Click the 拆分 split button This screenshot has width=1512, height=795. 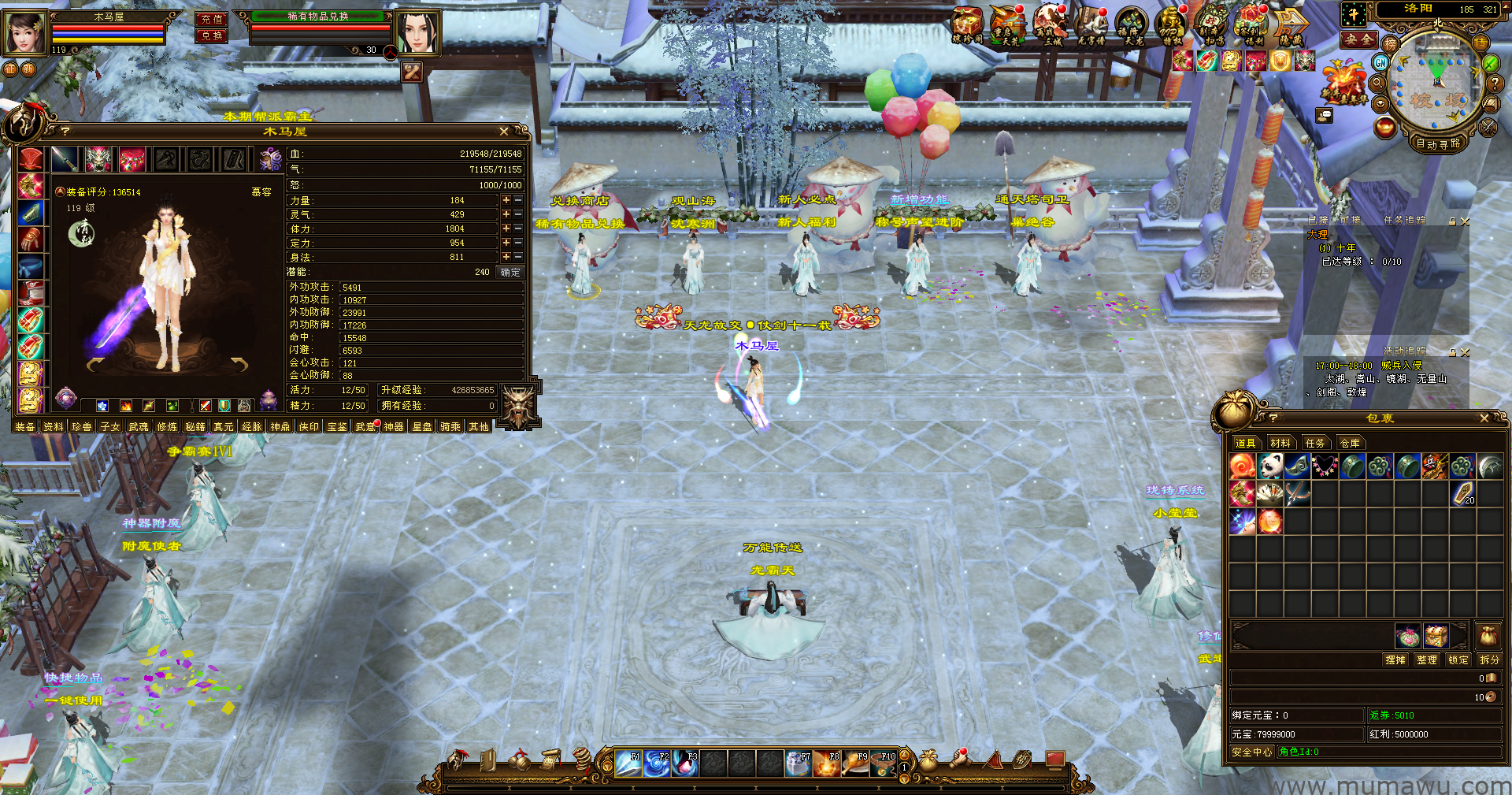(x=1489, y=659)
